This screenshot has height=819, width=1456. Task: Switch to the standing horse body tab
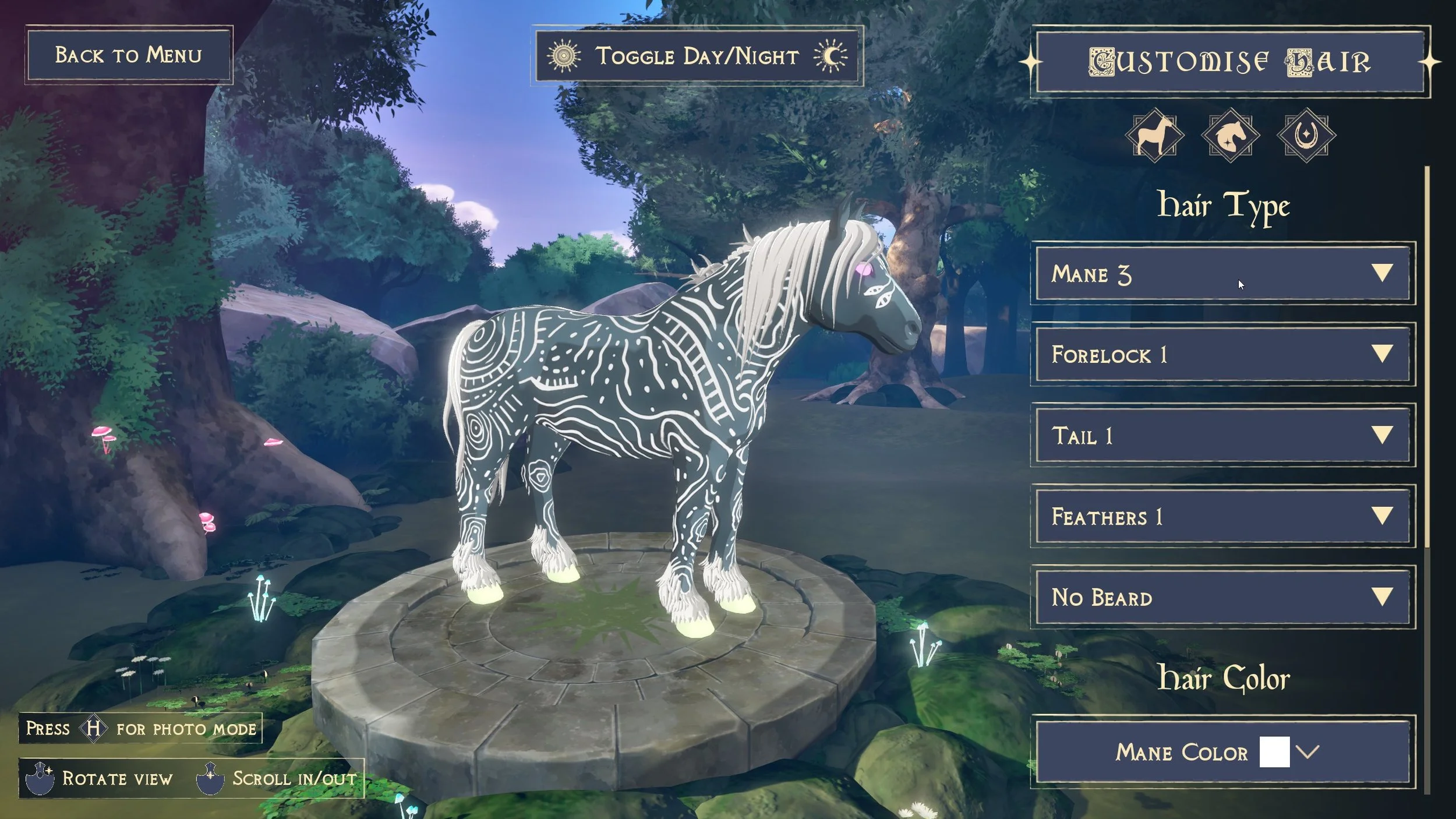pyautogui.click(x=1154, y=135)
